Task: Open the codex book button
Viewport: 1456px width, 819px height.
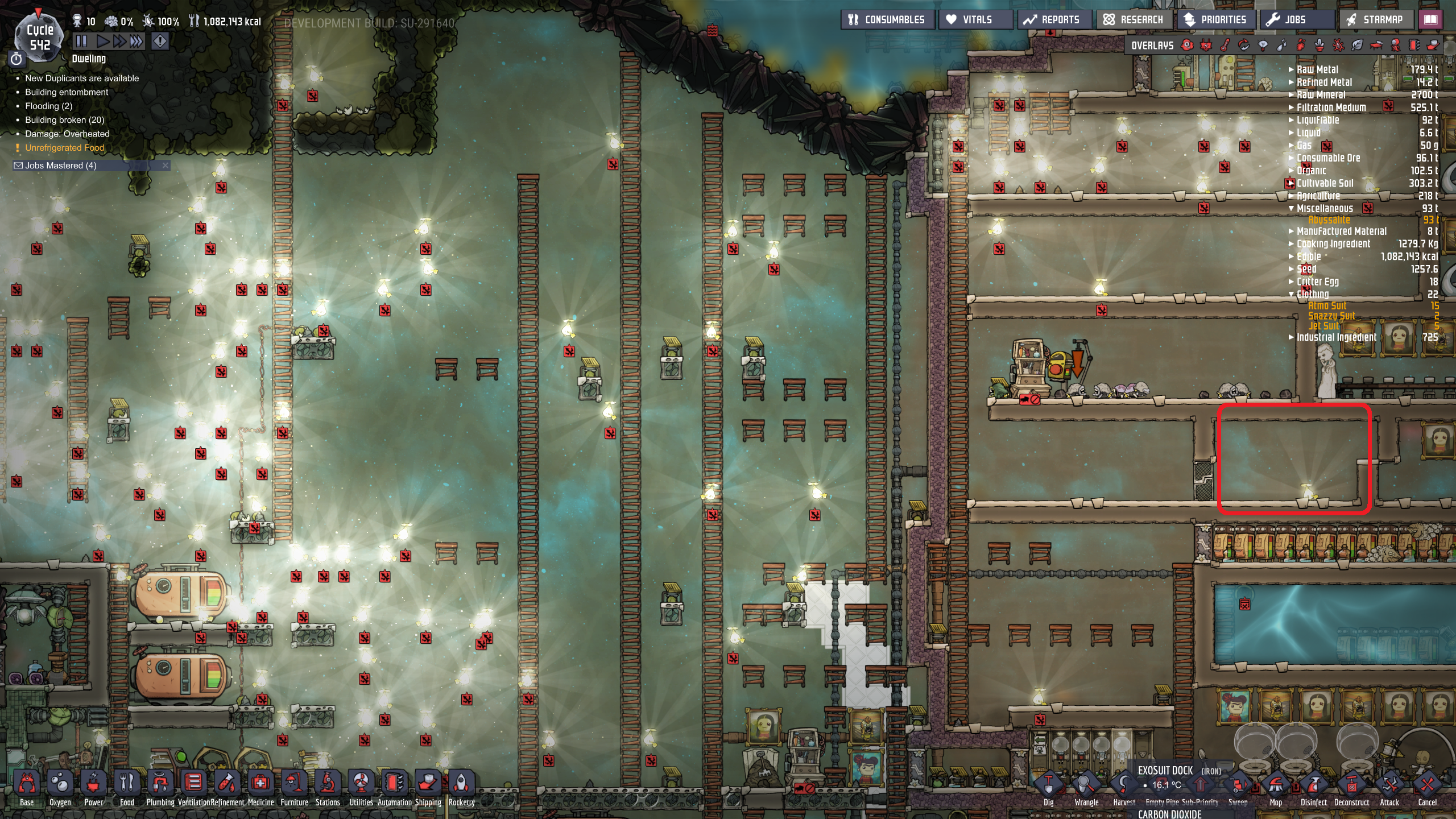Action: [x=1430, y=20]
